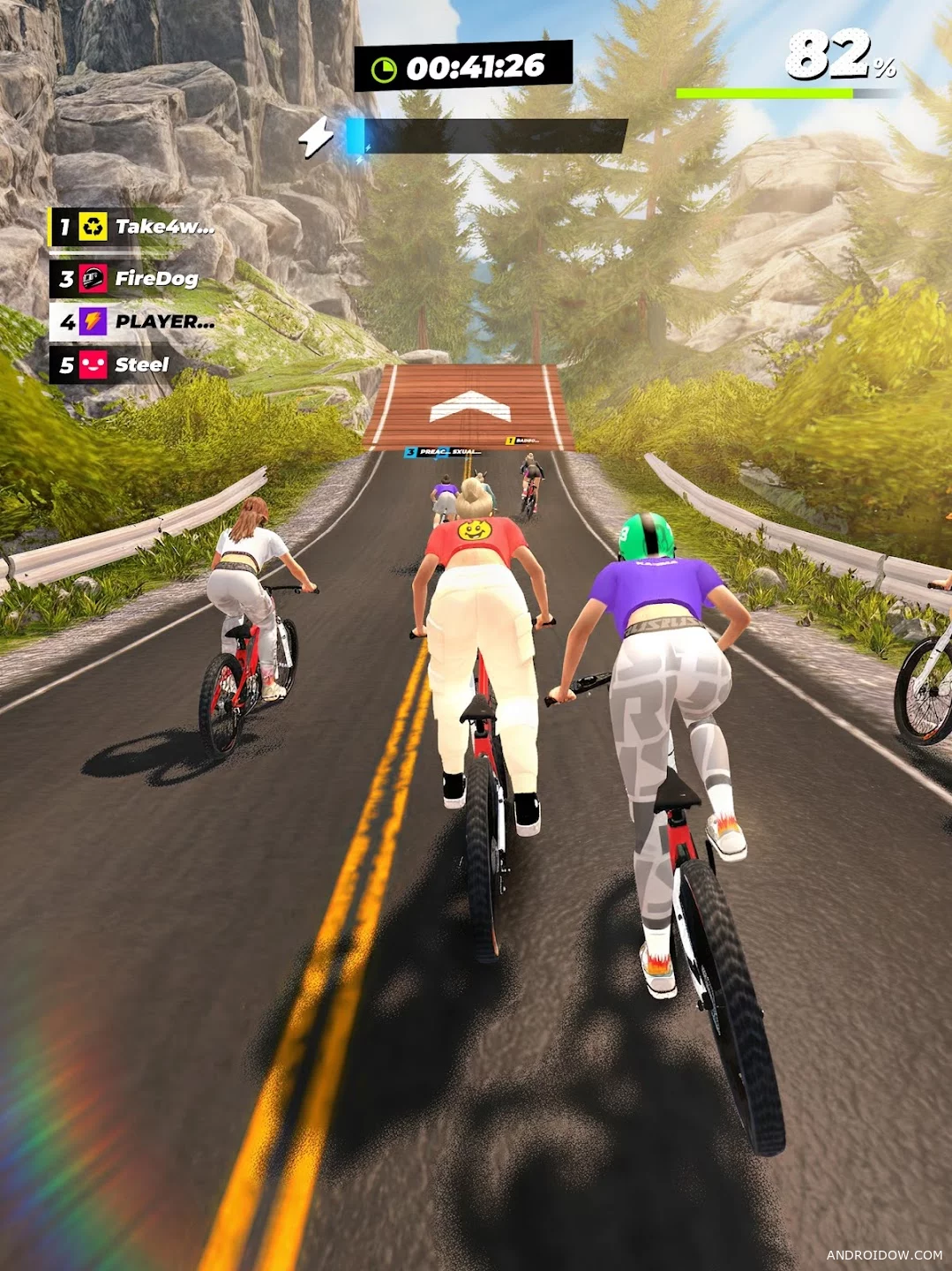Select the Take4w leaderboard row

click(x=134, y=228)
